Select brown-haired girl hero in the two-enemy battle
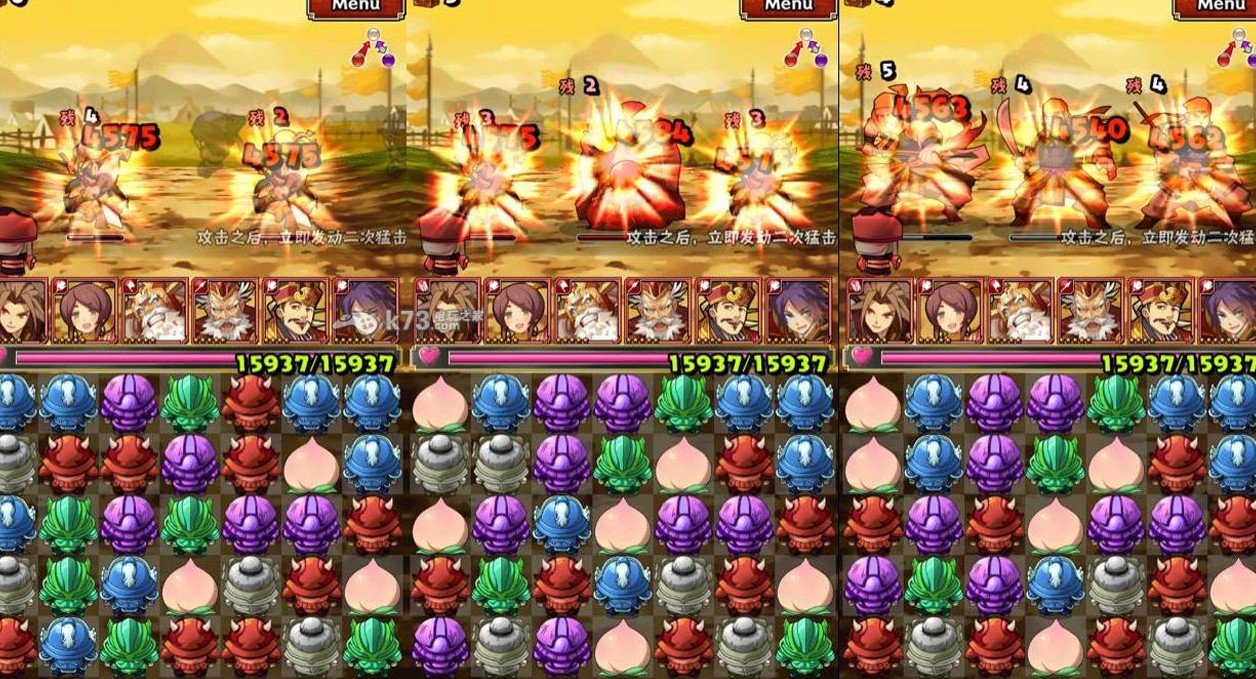Image resolution: width=1256 pixels, height=679 pixels. pos(84,311)
